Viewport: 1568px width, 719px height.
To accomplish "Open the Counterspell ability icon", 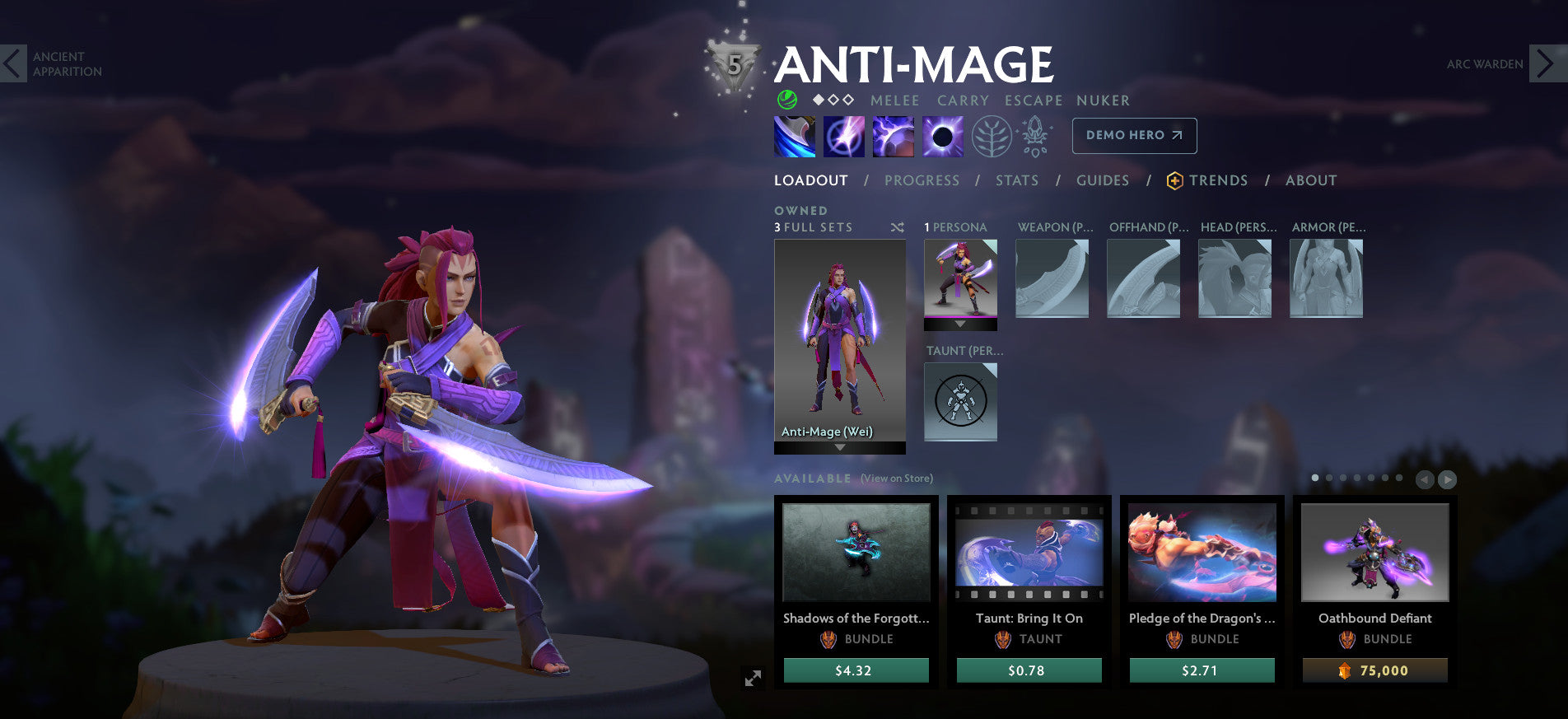I will tap(892, 137).
